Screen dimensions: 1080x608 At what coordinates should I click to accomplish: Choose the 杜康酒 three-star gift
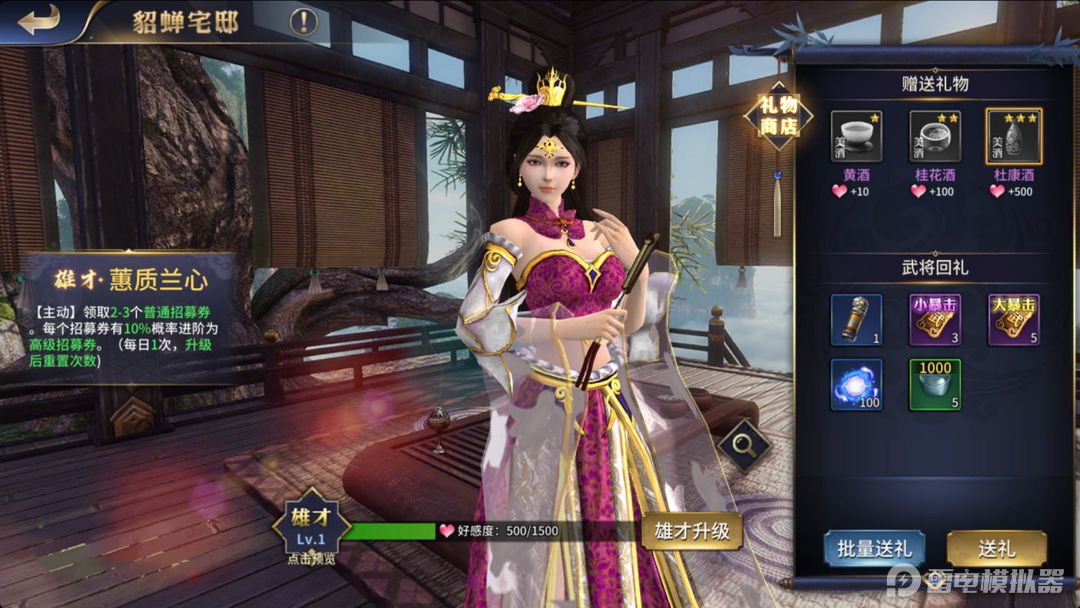[x=1014, y=137]
